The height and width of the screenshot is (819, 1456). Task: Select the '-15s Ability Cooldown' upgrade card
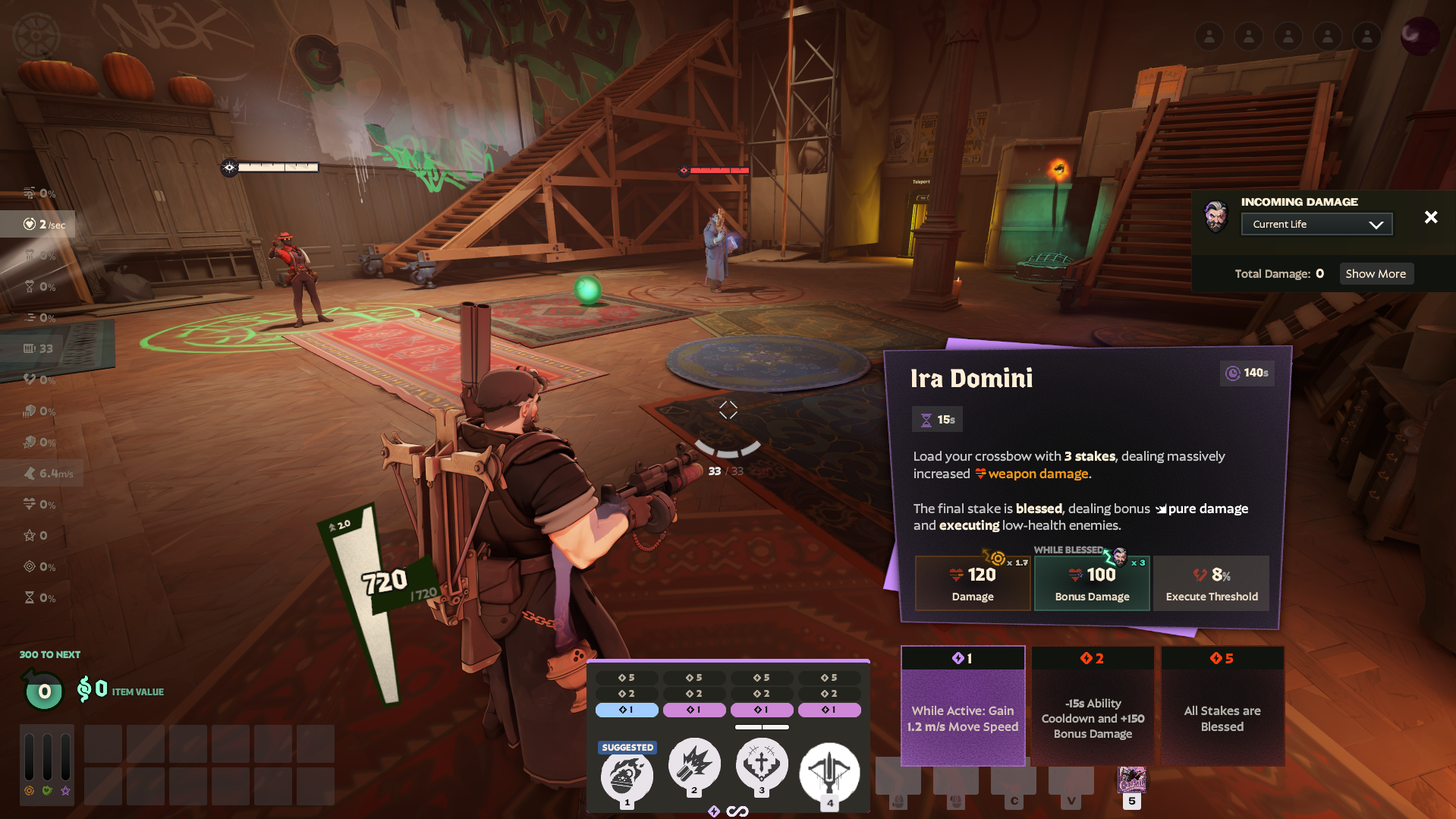click(x=1093, y=705)
